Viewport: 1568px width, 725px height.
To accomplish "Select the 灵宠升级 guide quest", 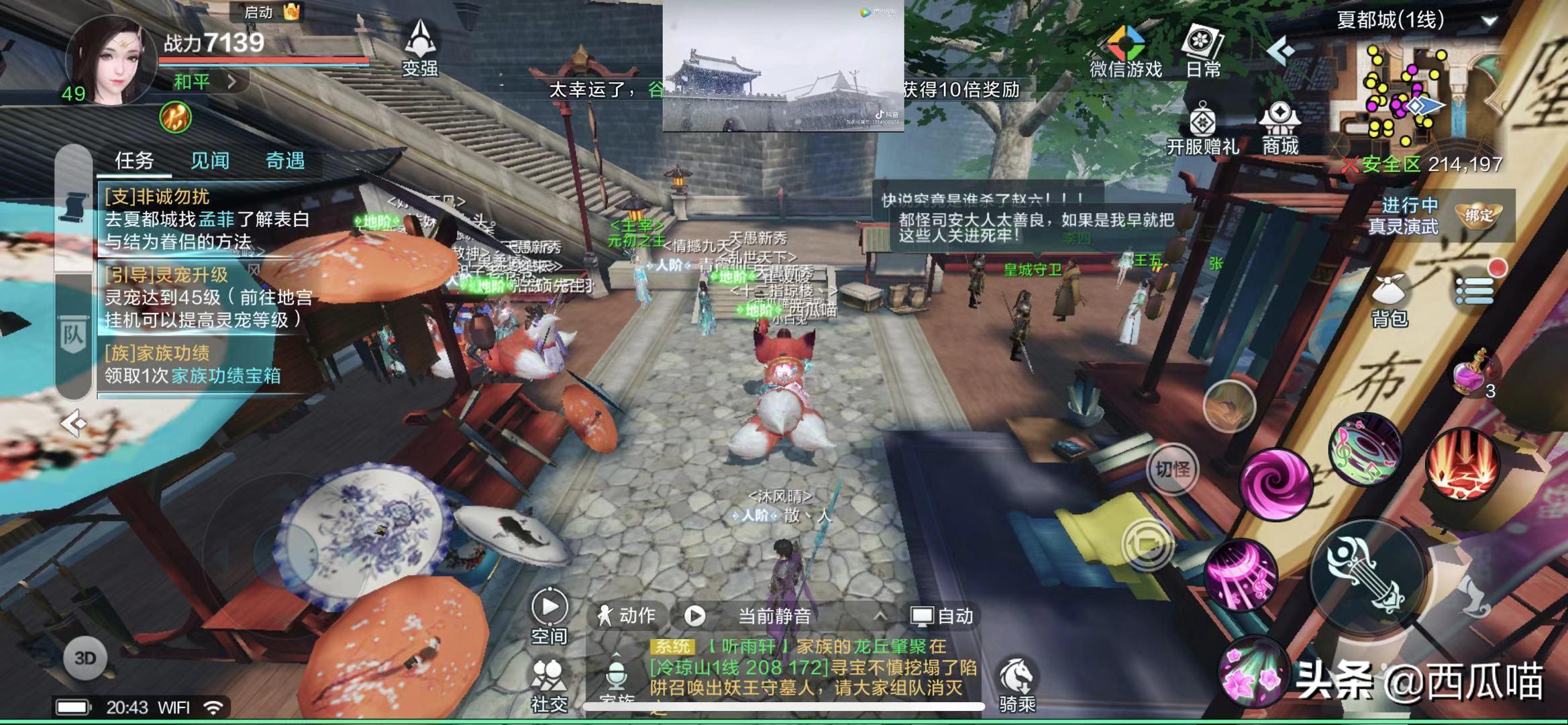I will click(207, 297).
